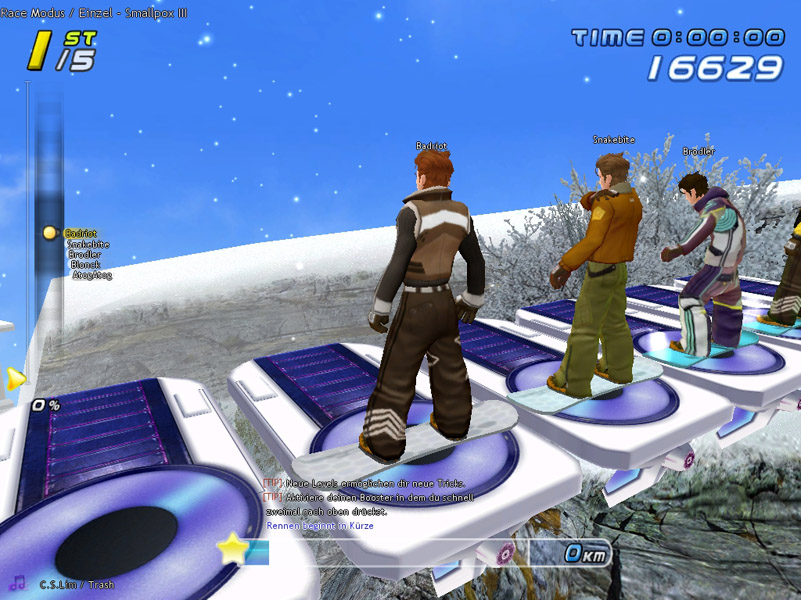Click the yellow star boost icon

[234, 547]
